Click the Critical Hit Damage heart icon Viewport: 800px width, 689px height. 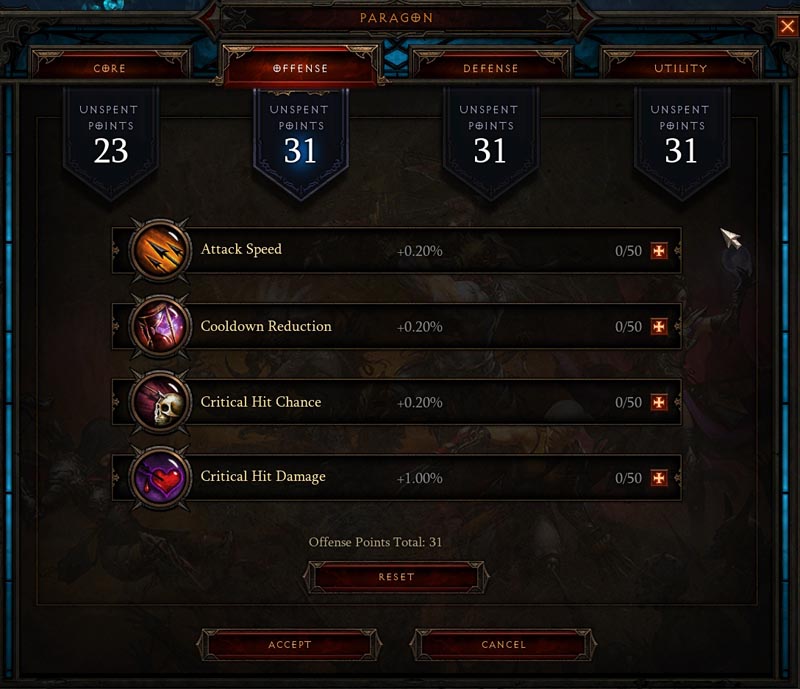pyautogui.click(x=160, y=478)
